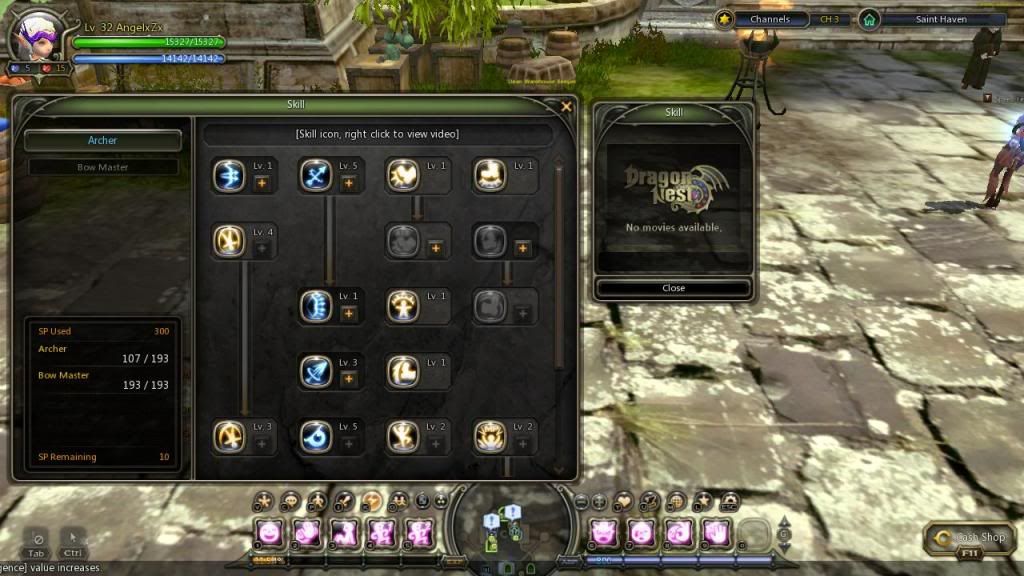
Task: Activate the pink smiley face emote slot
Action: tap(269, 531)
